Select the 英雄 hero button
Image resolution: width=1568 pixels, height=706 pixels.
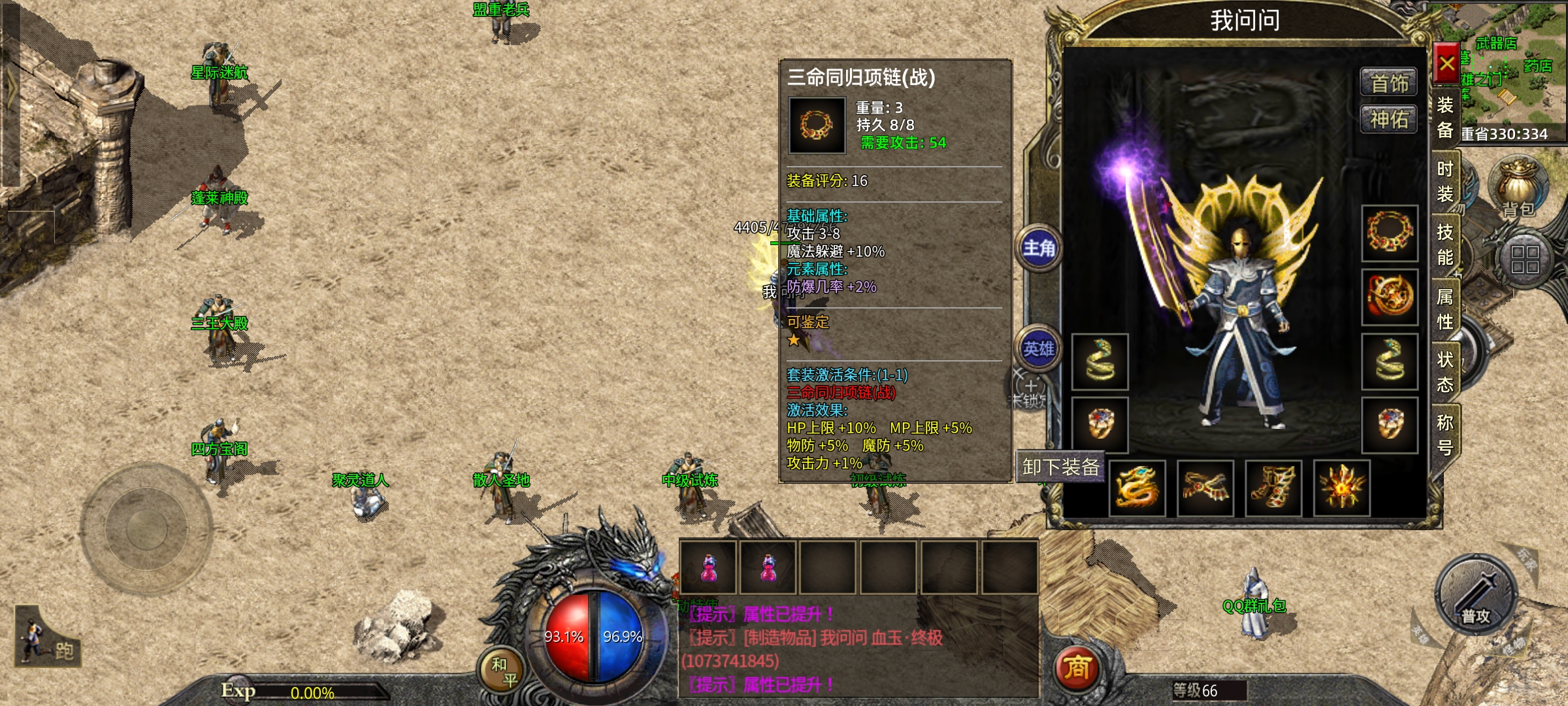pos(1039,348)
